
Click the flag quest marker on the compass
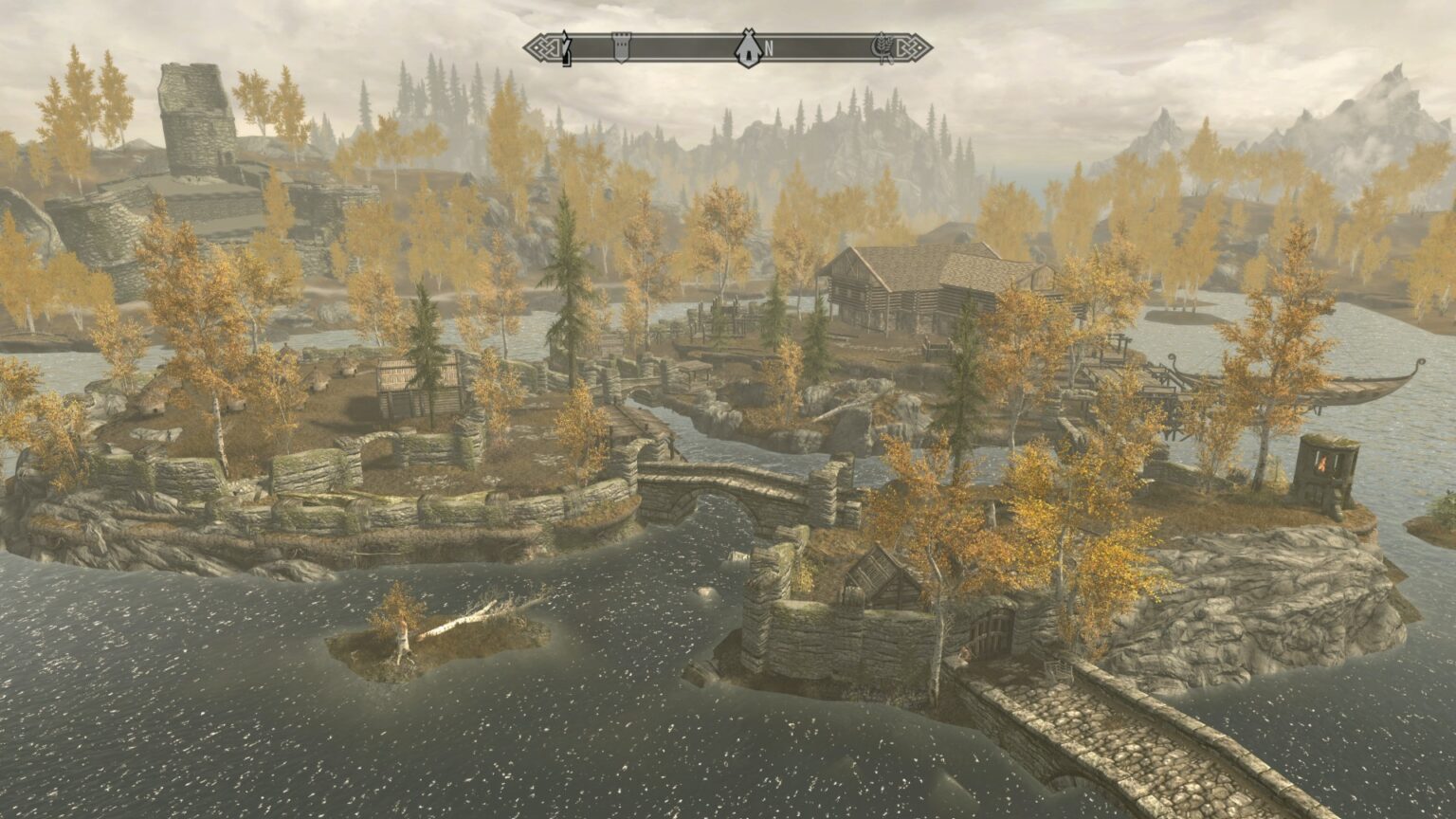(x=566, y=45)
